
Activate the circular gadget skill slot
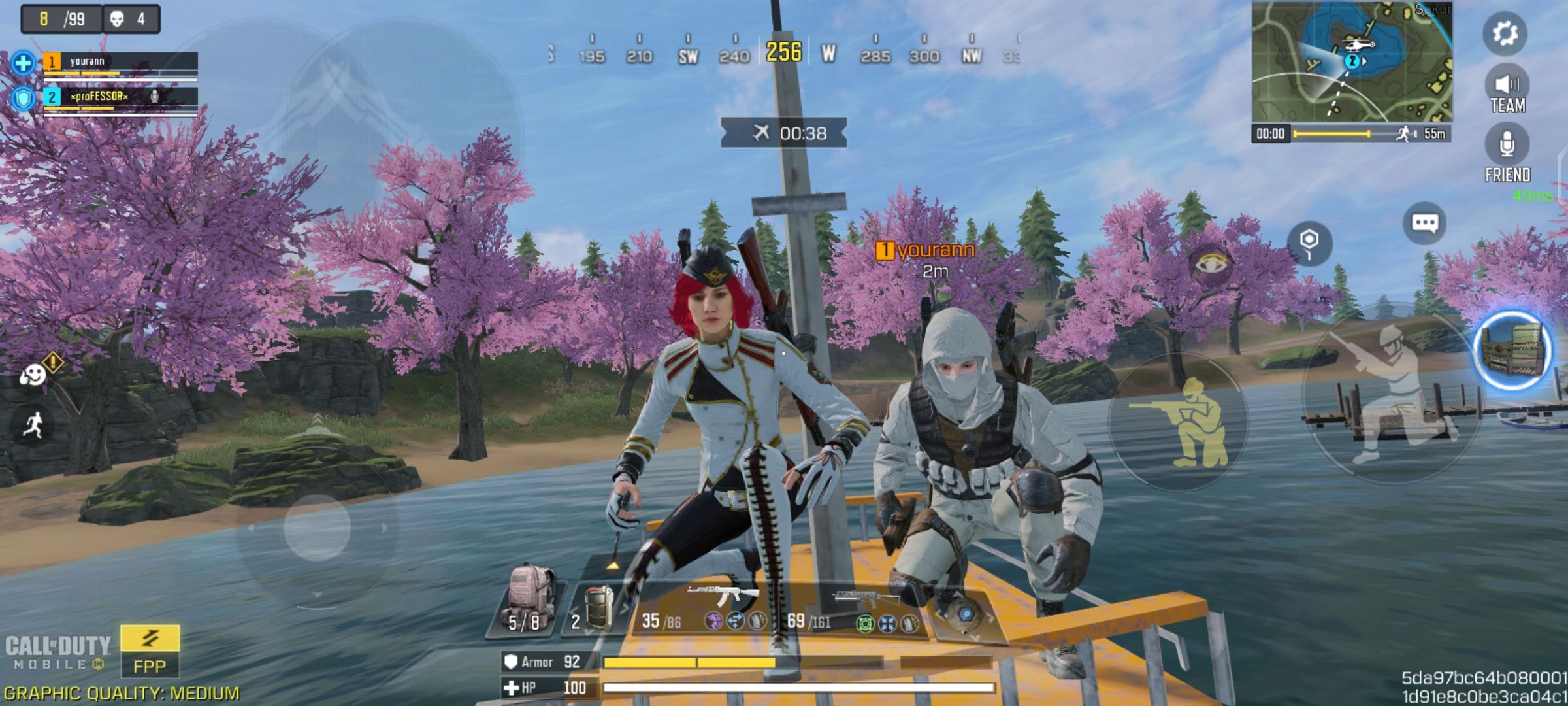click(964, 614)
